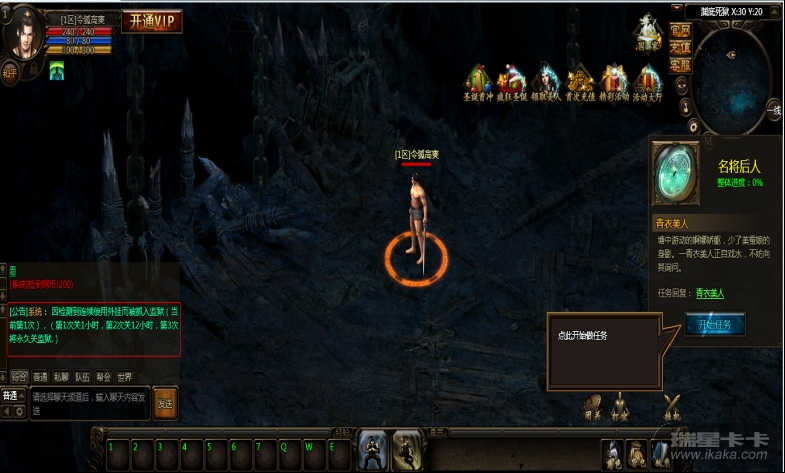The image size is (785, 473).
Task: Follow the 青衣美人 quest reply link
Action: tap(710, 293)
